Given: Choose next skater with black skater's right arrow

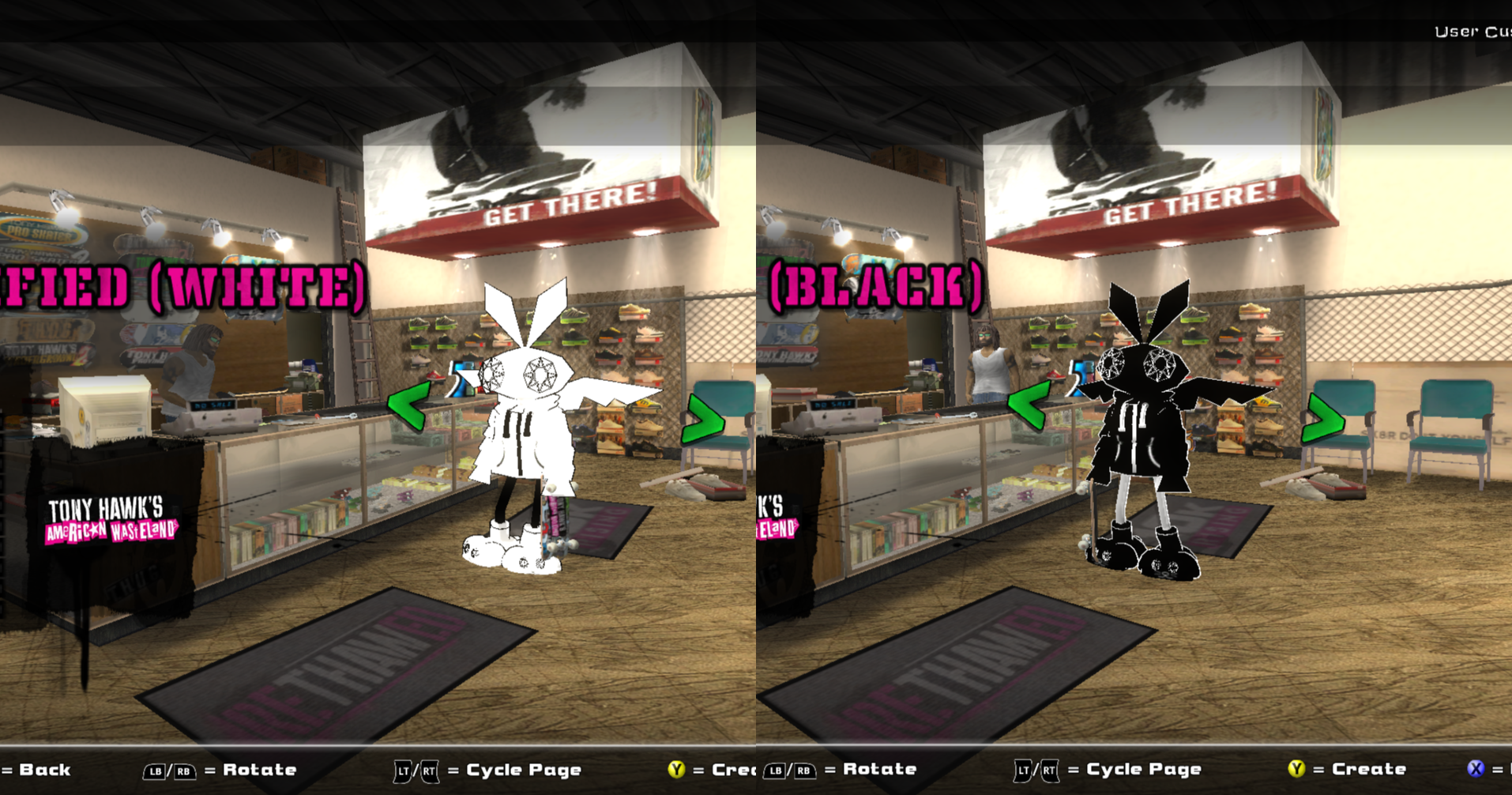Looking at the screenshot, I should pos(1322,420).
